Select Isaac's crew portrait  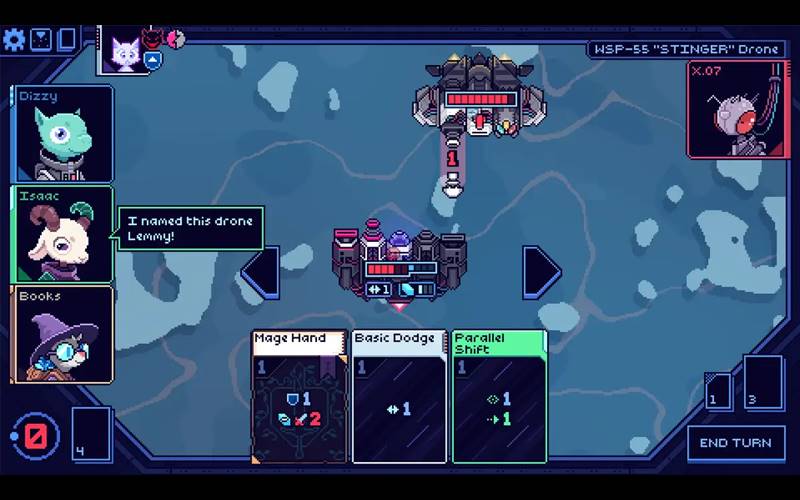pyautogui.click(x=62, y=234)
